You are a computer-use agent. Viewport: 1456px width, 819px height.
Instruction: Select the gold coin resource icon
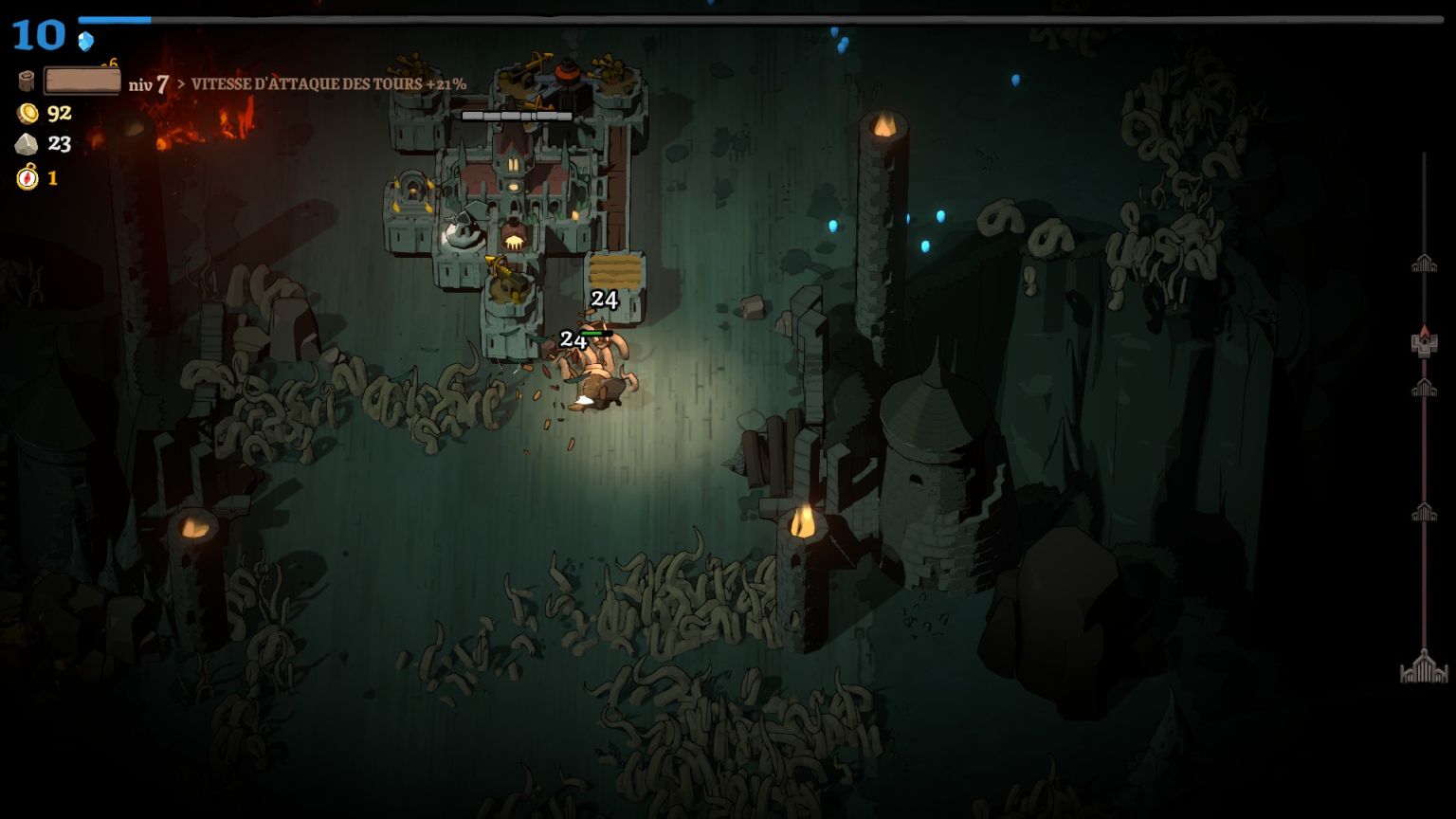pyautogui.click(x=27, y=114)
